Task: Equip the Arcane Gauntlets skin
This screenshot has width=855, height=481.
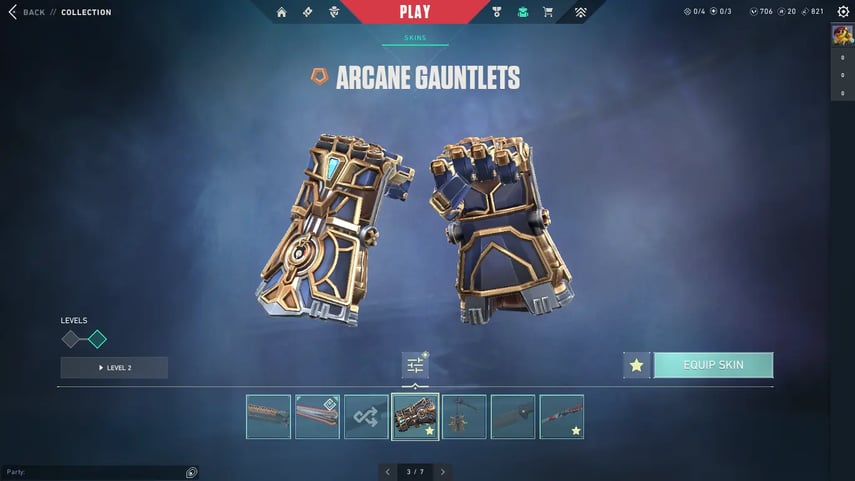Action: [x=713, y=365]
